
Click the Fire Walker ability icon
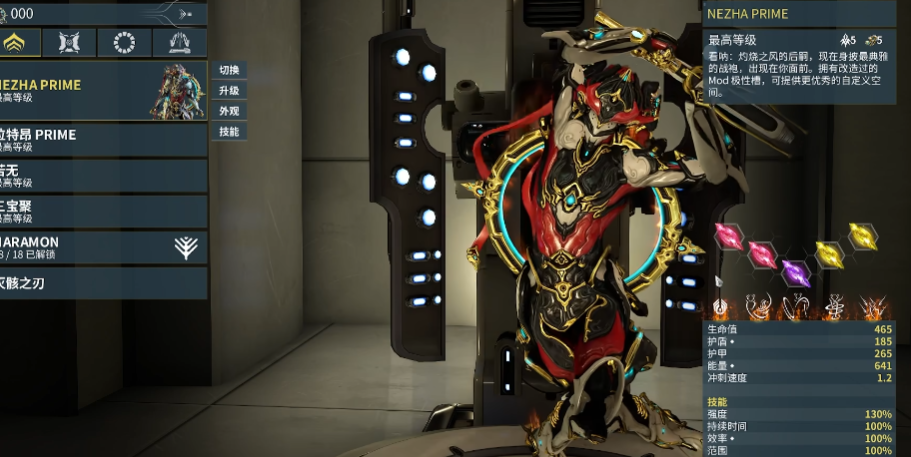(x=757, y=306)
